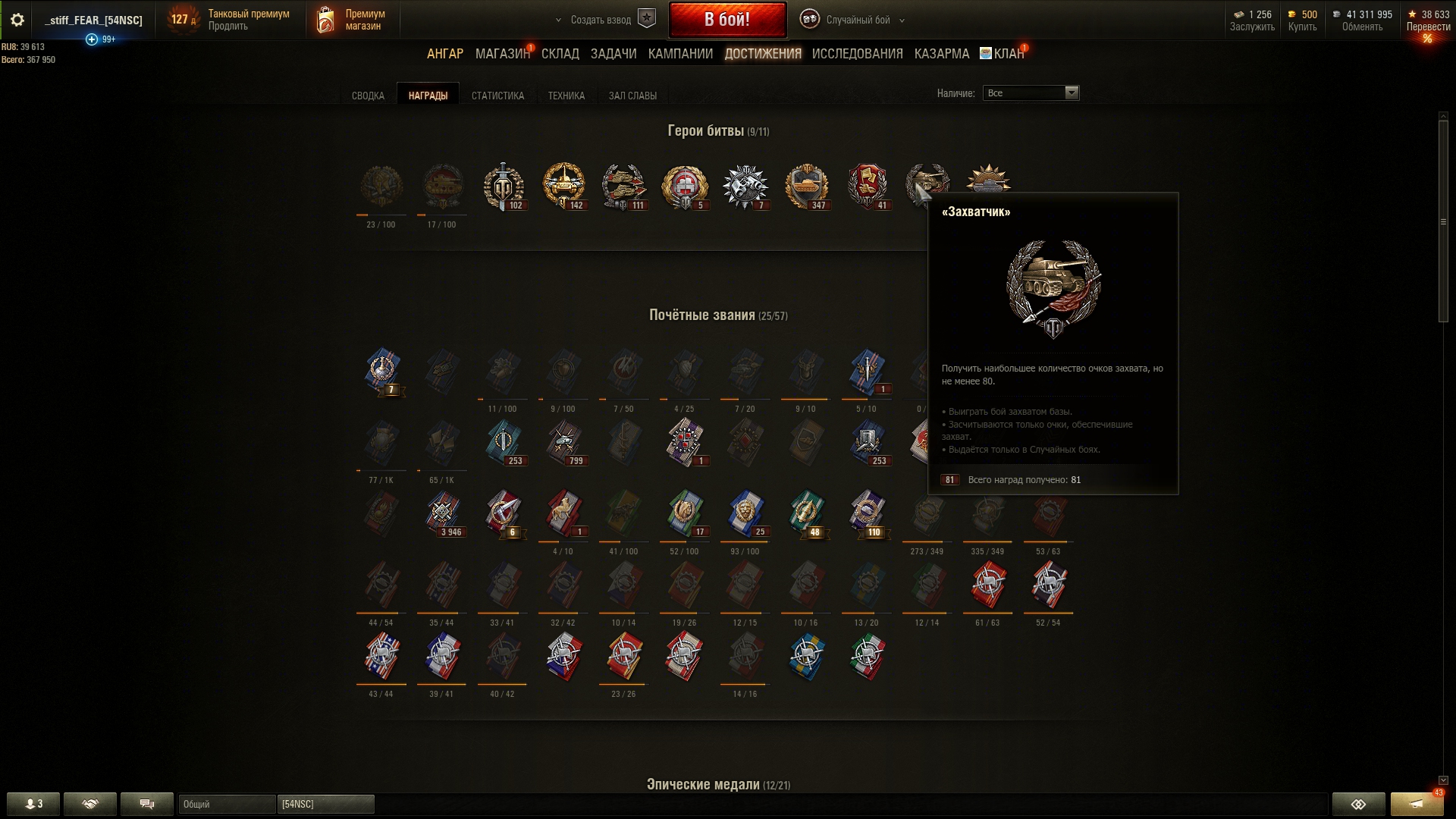Image resolution: width=1456 pixels, height=819 pixels.
Task: Open the settings gear menu
Action: pos(17,20)
